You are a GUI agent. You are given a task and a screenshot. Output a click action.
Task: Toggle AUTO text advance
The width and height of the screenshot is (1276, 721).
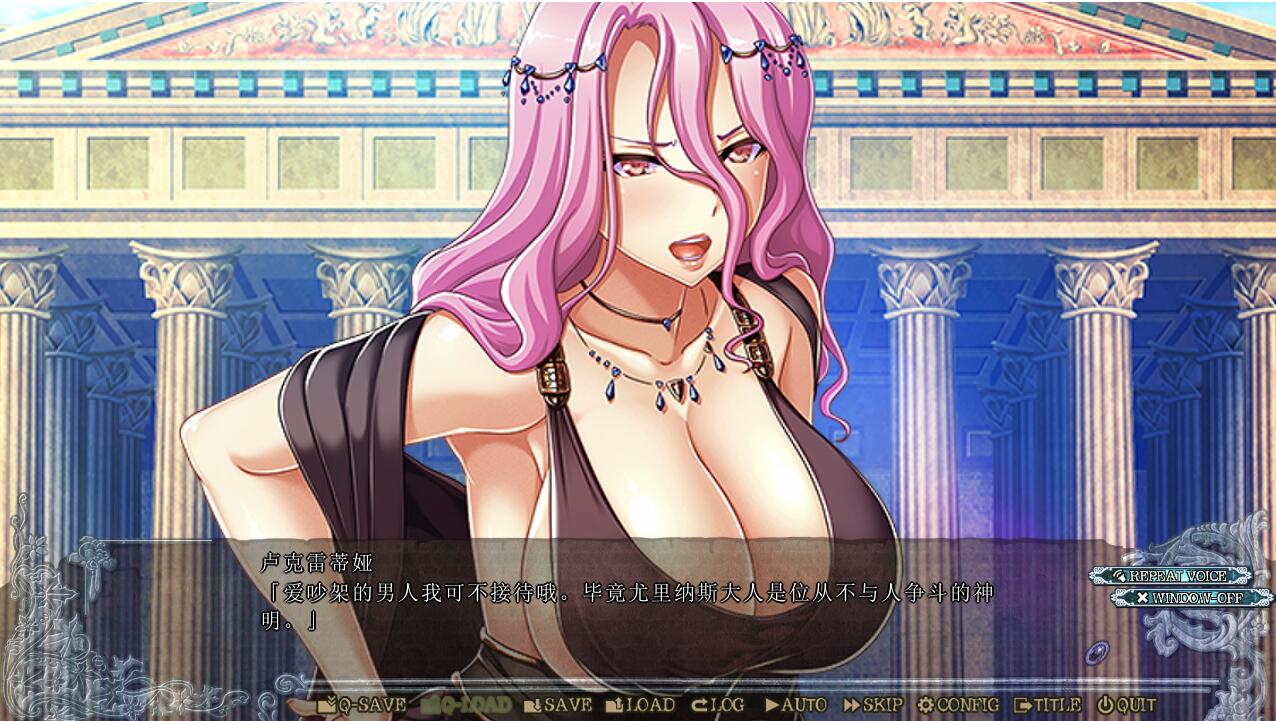click(x=796, y=705)
